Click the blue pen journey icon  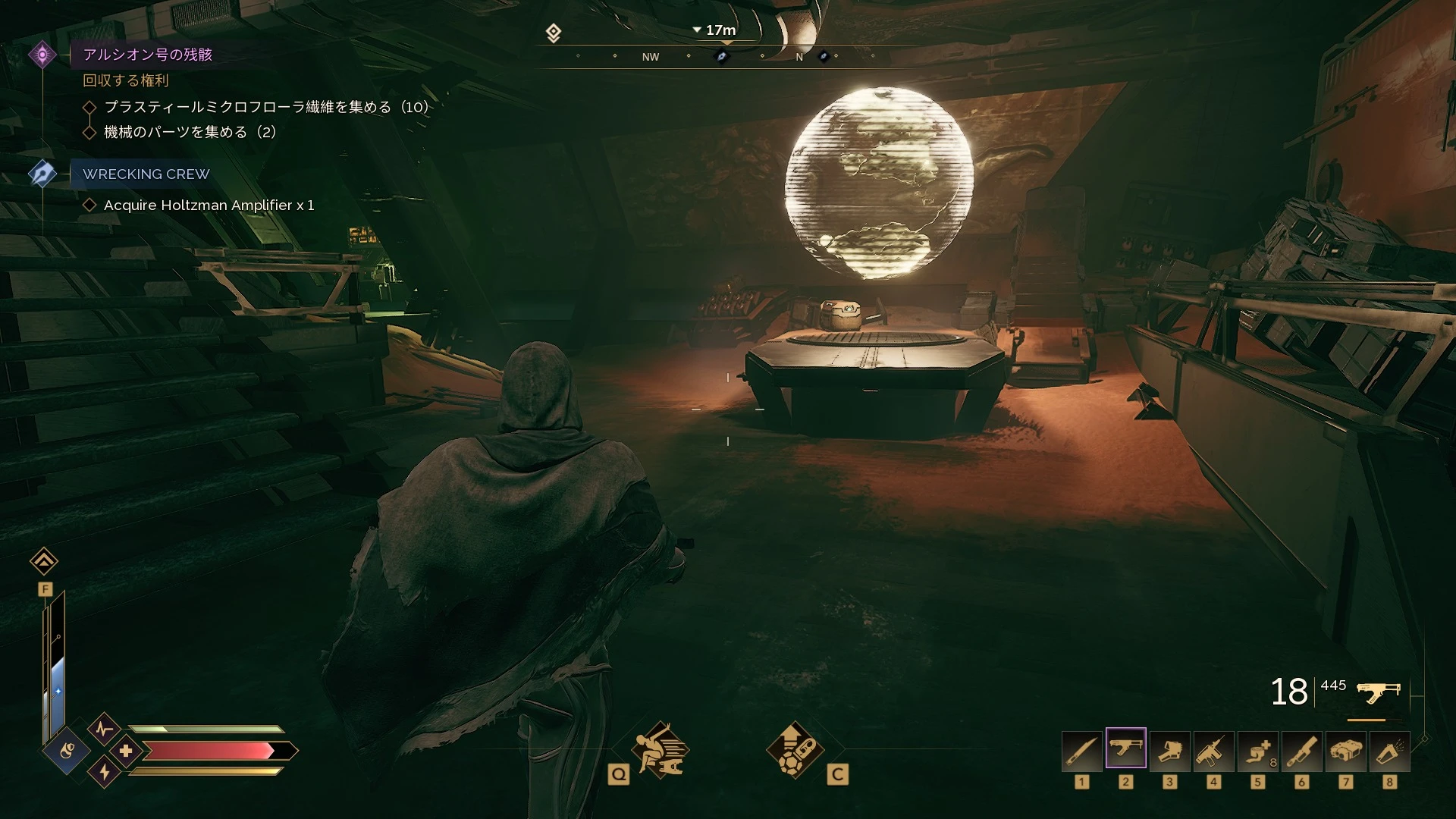42,174
